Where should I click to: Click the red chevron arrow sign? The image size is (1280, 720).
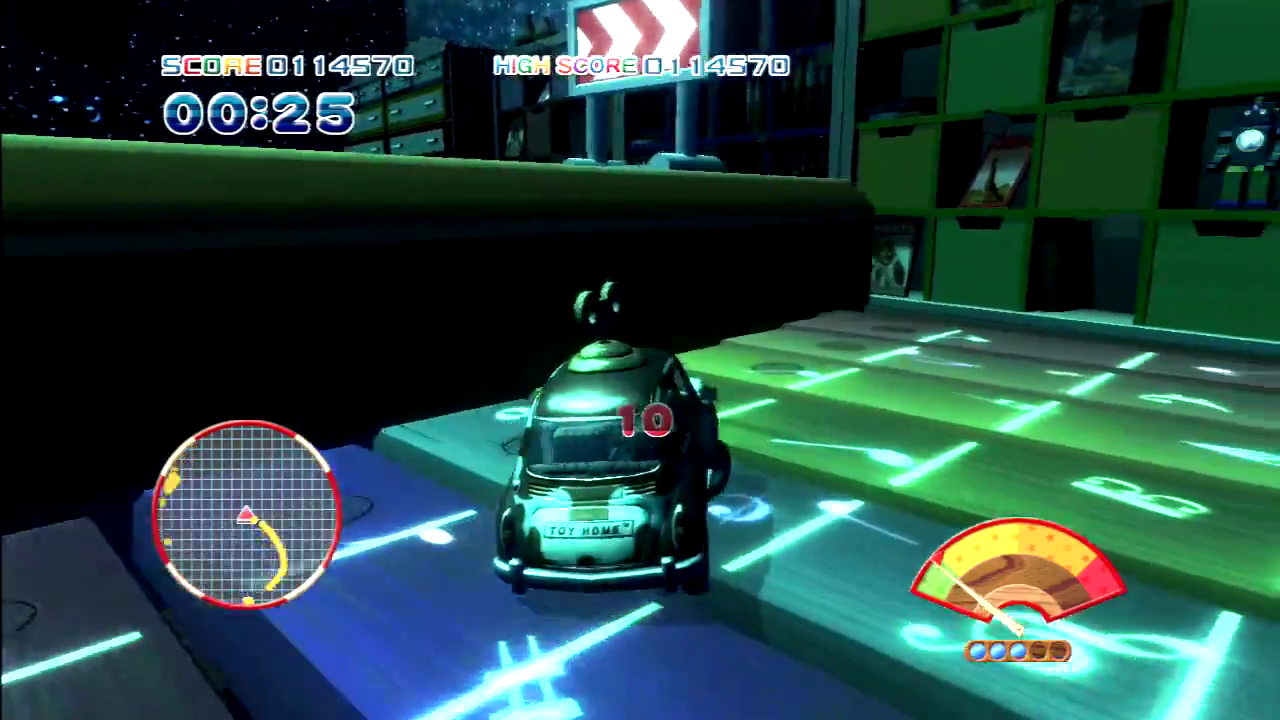[x=637, y=30]
